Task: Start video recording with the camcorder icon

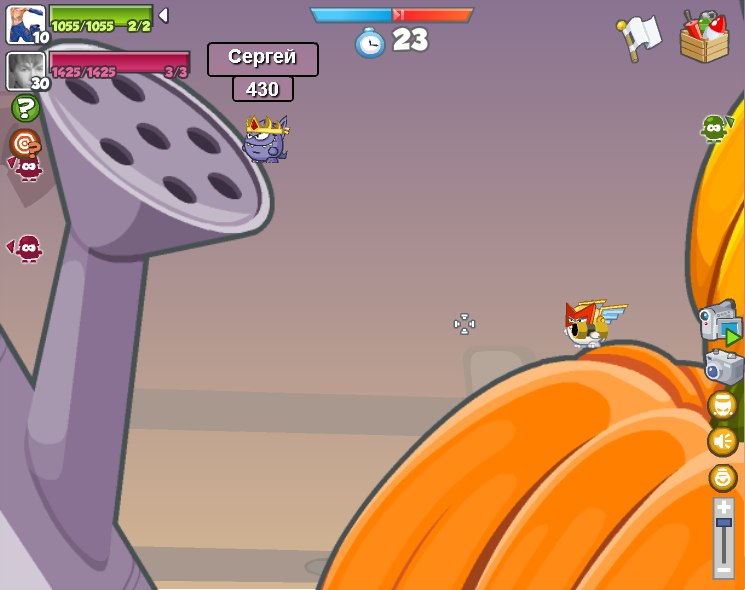Action: 720,322
